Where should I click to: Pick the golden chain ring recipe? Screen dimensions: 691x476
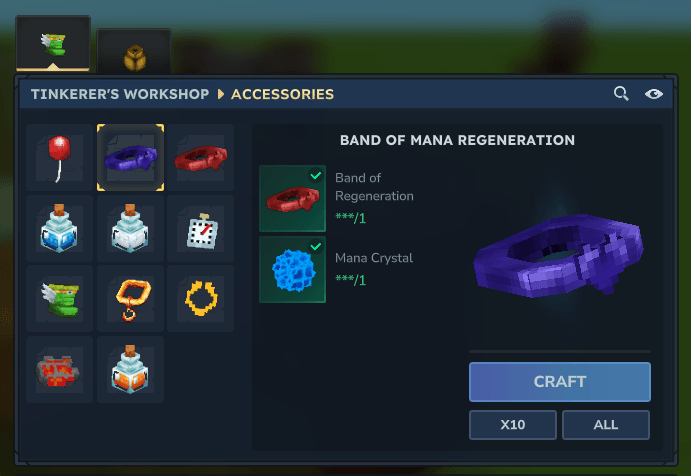(200, 299)
